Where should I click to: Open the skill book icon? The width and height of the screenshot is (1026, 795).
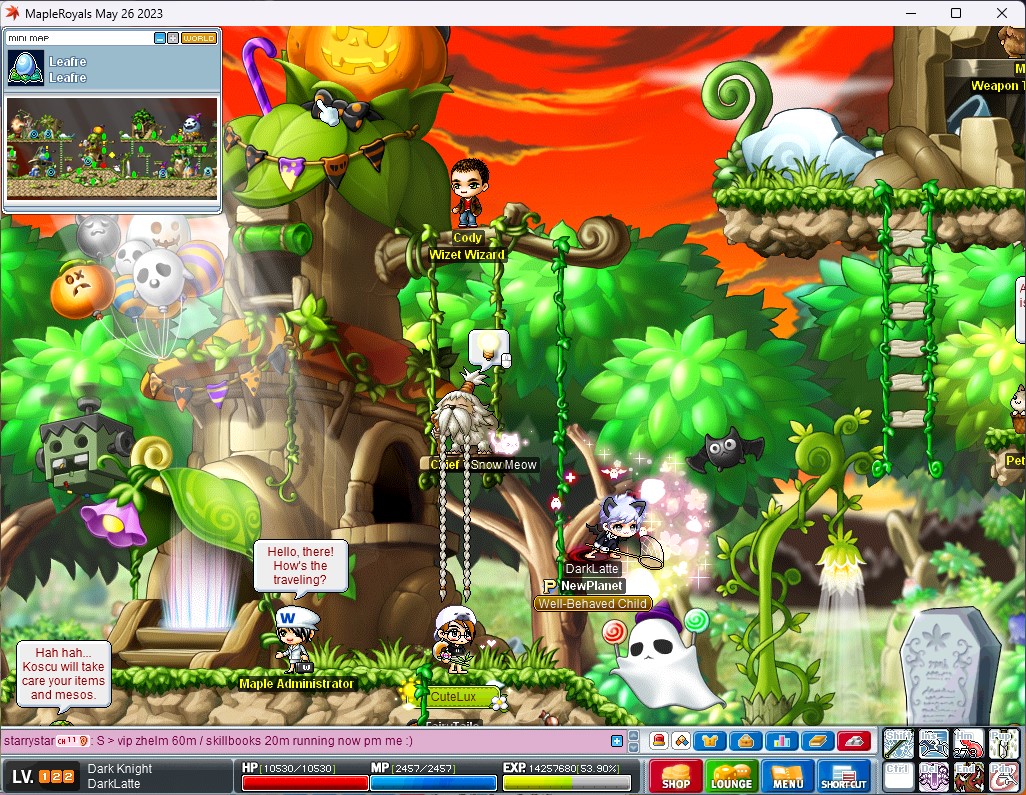[x=815, y=741]
